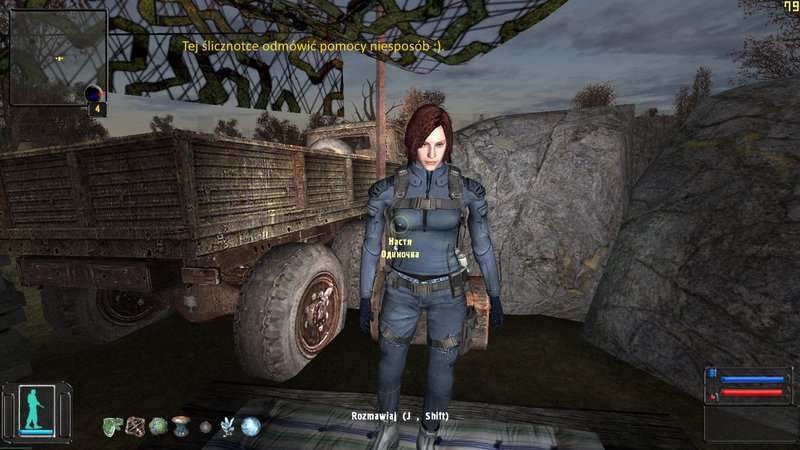Viewport: 800px width, 450px height.
Task: Click the minimap panel
Action: [57, 57]
